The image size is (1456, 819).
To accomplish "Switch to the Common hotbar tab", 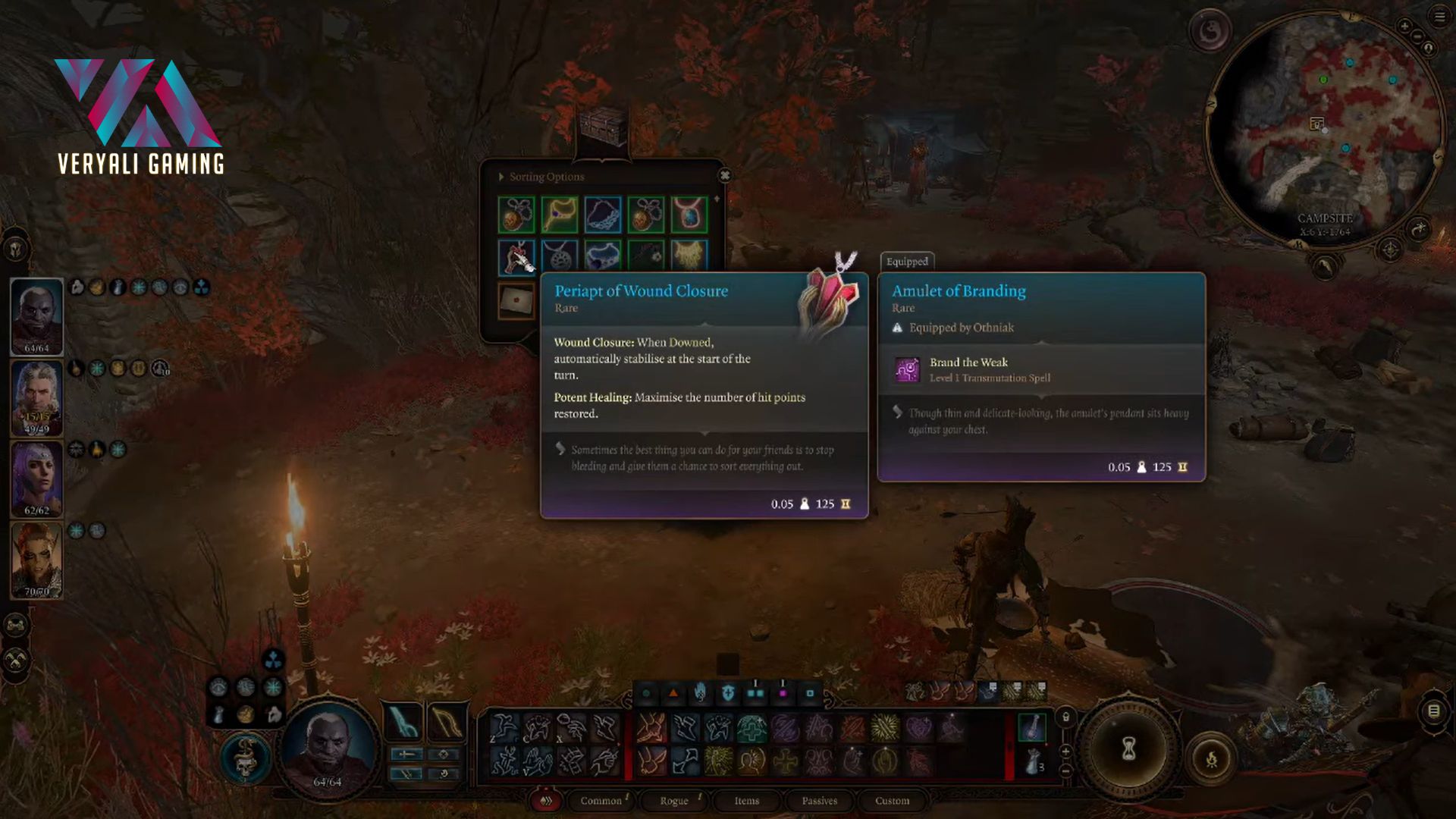I will click(601, 801).
